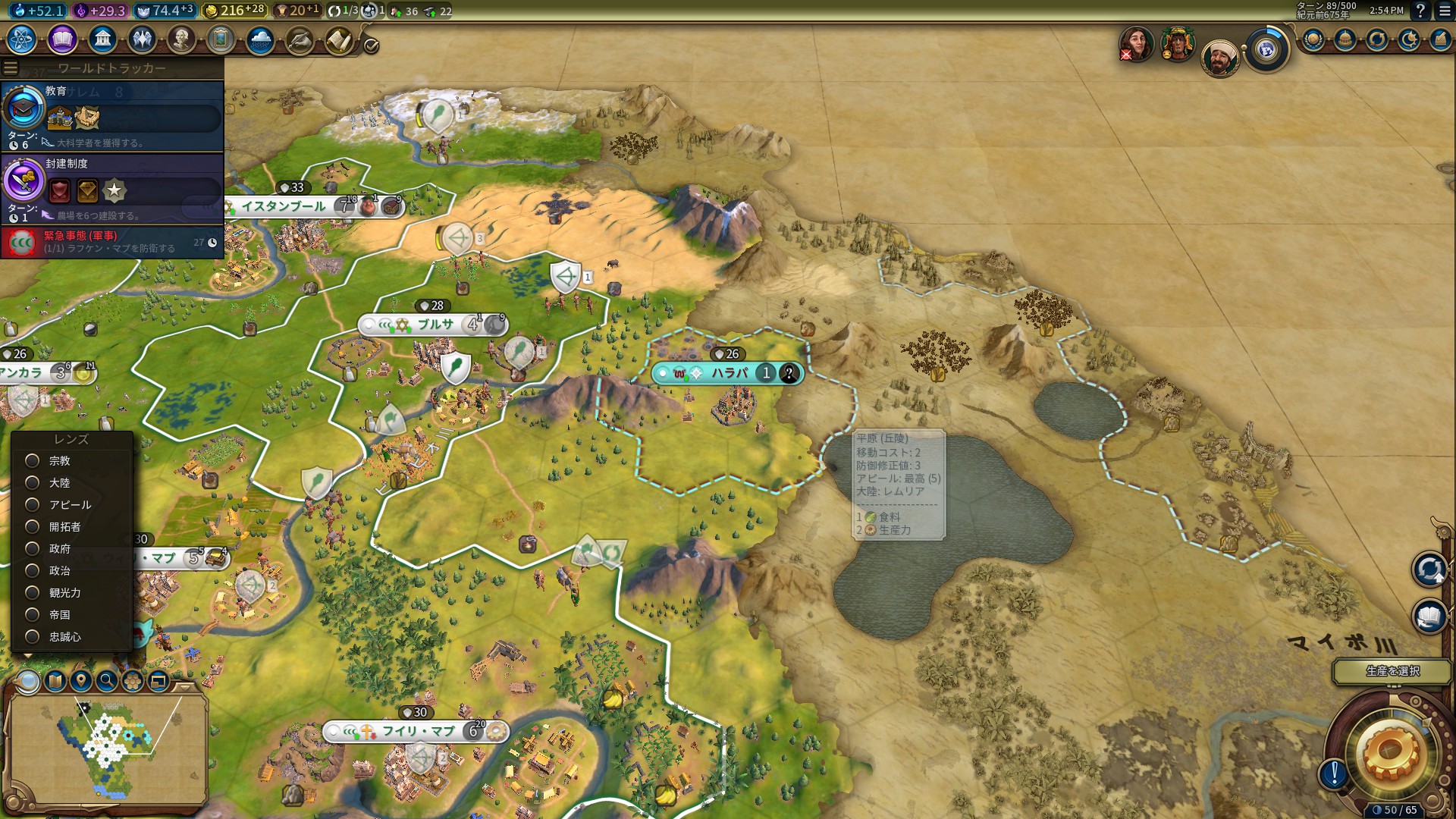The height and width of the screenshot is (819, 1456).
Task: Toggle the map pin button above minimap
Action: pyautogui.click(x=81, y=680)
